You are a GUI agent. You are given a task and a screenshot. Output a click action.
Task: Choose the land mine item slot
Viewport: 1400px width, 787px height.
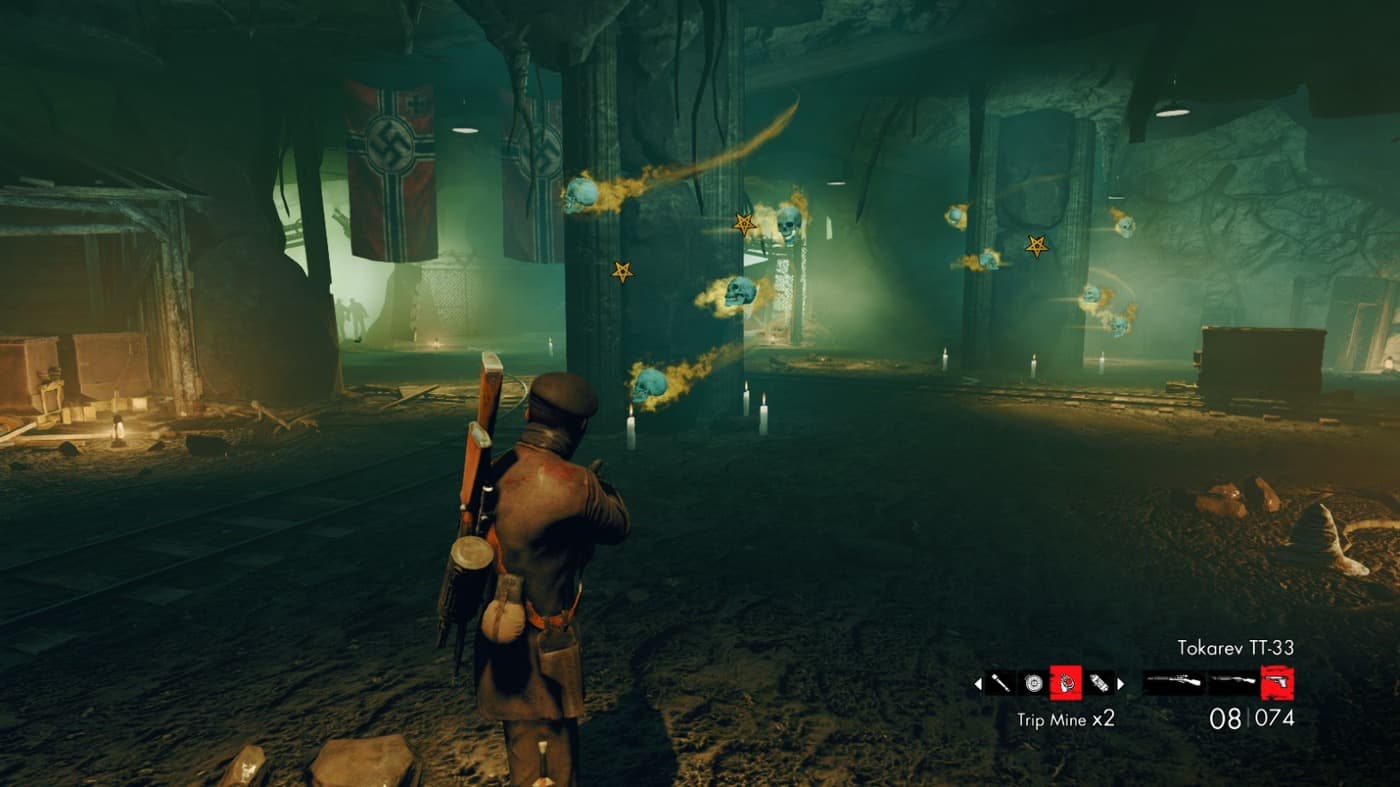(x=1032, y=684)
